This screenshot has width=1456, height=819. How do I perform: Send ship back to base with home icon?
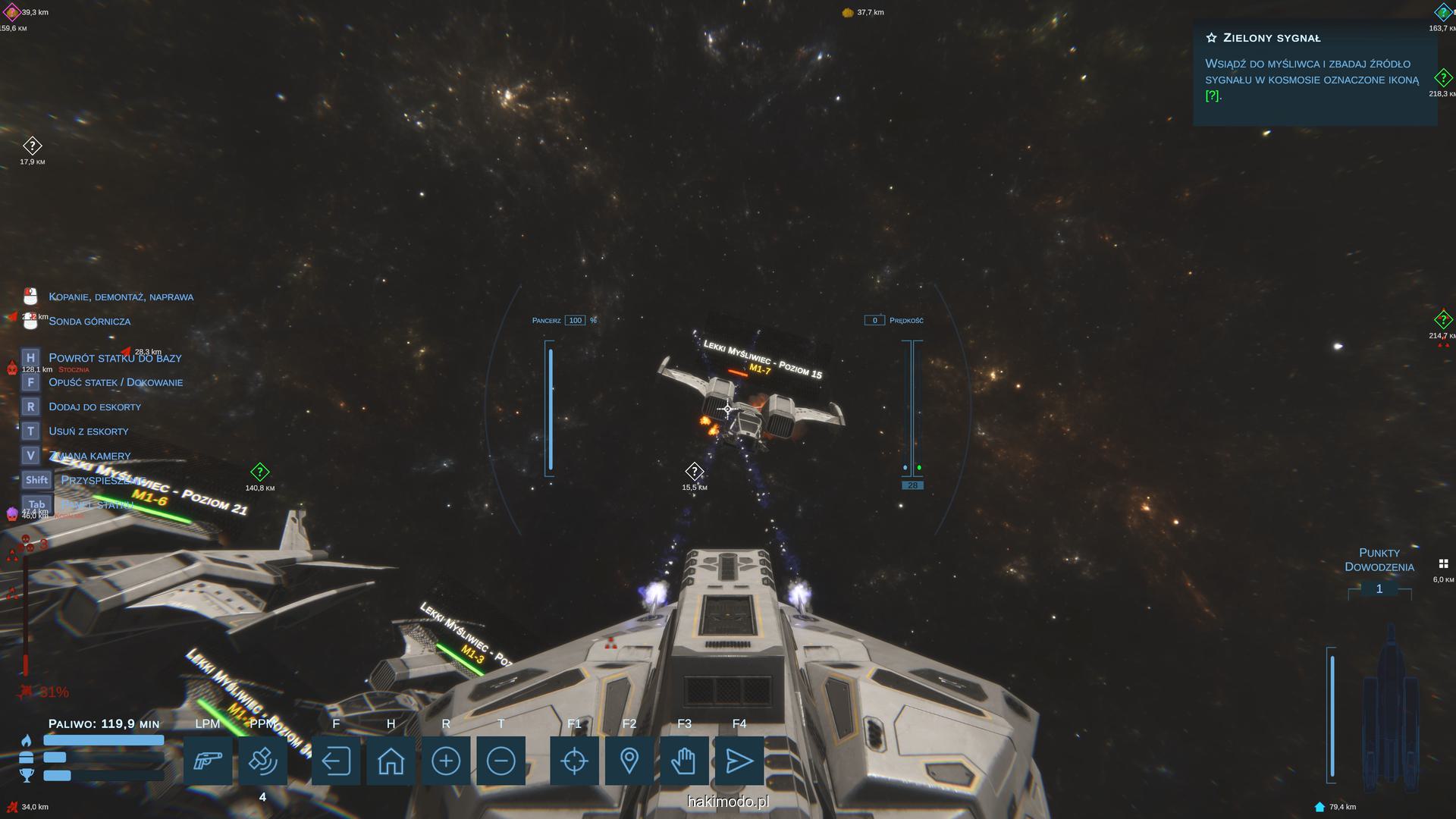pos(391,761)
